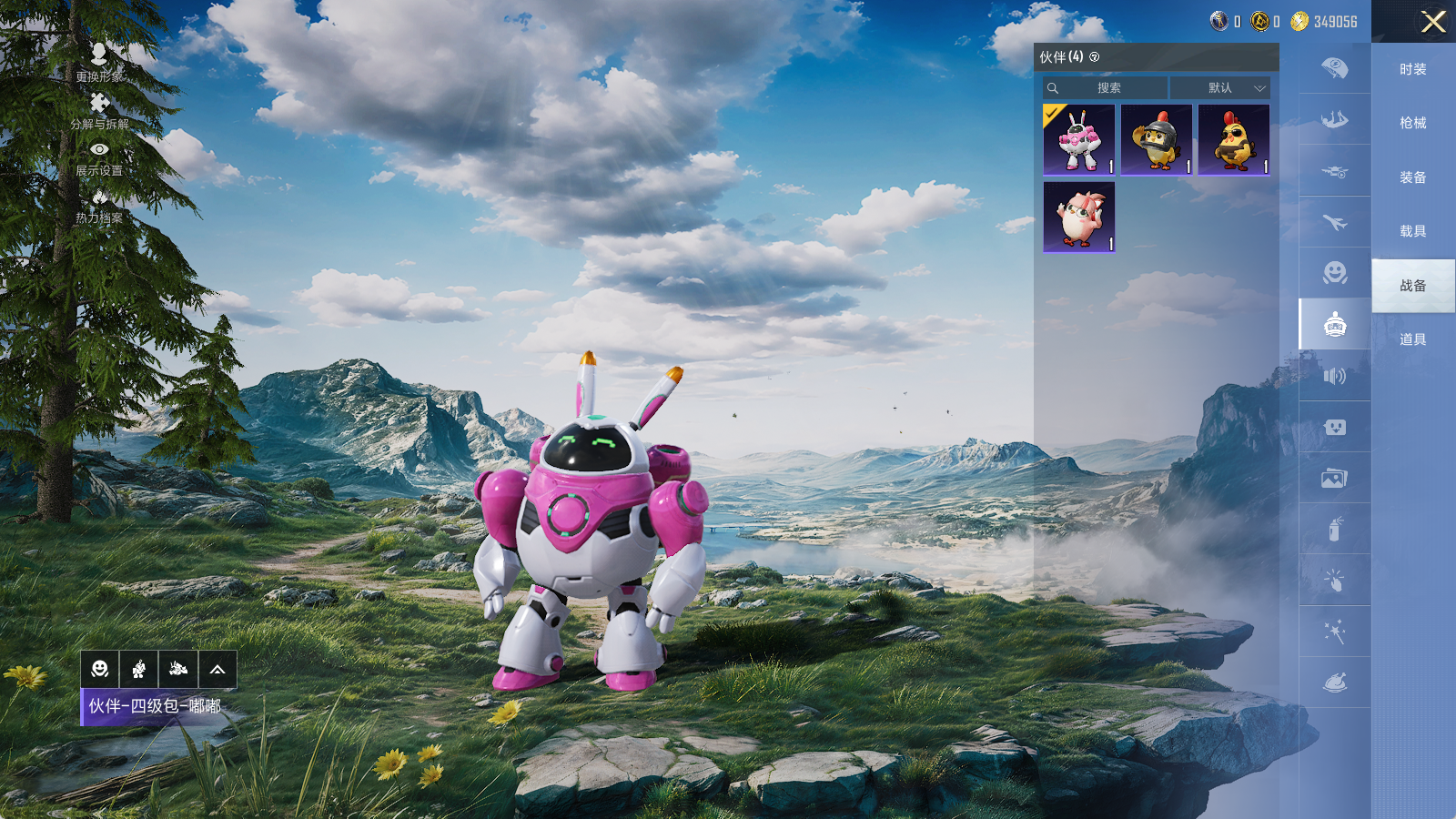This screenshot has height=819, width=1456.
Task: Choose the 道具 category tab
Action: coord(1412,339)
